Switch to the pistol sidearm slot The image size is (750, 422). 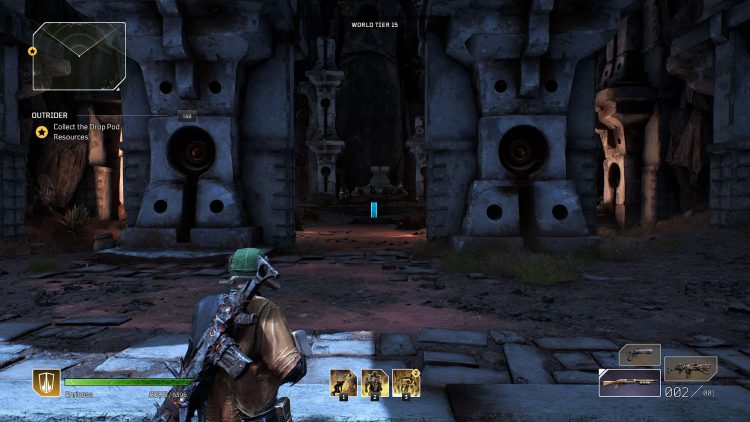pos(639,354)
